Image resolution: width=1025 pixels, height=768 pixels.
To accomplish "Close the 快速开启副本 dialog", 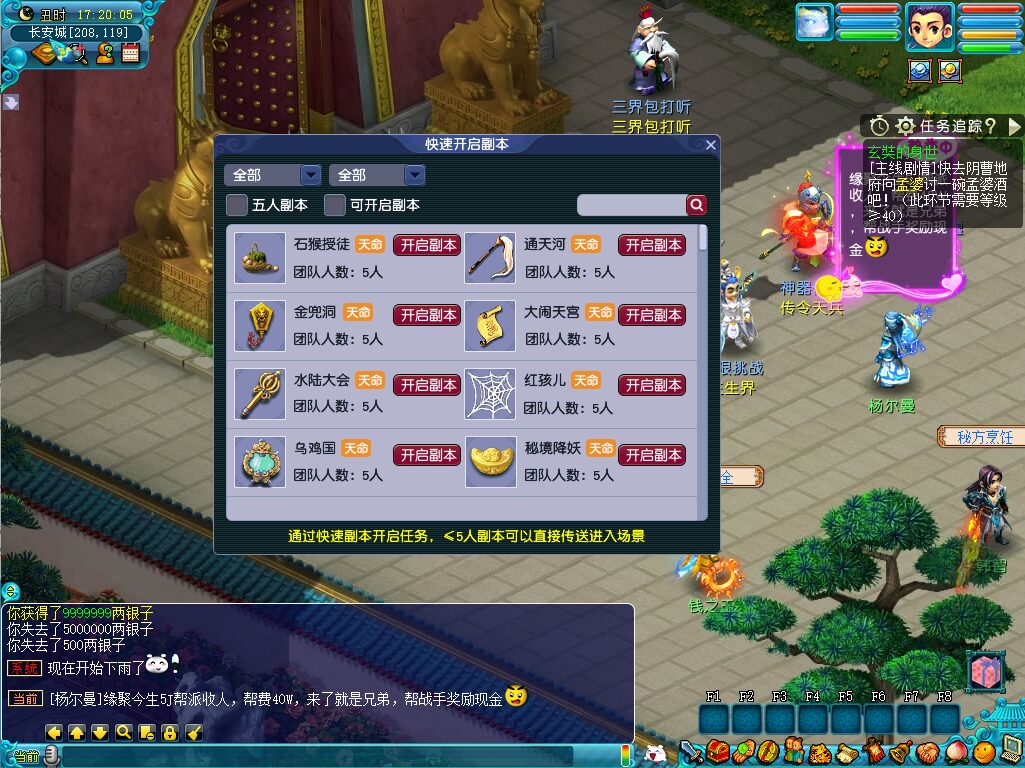I will click(x=711, y=145).
